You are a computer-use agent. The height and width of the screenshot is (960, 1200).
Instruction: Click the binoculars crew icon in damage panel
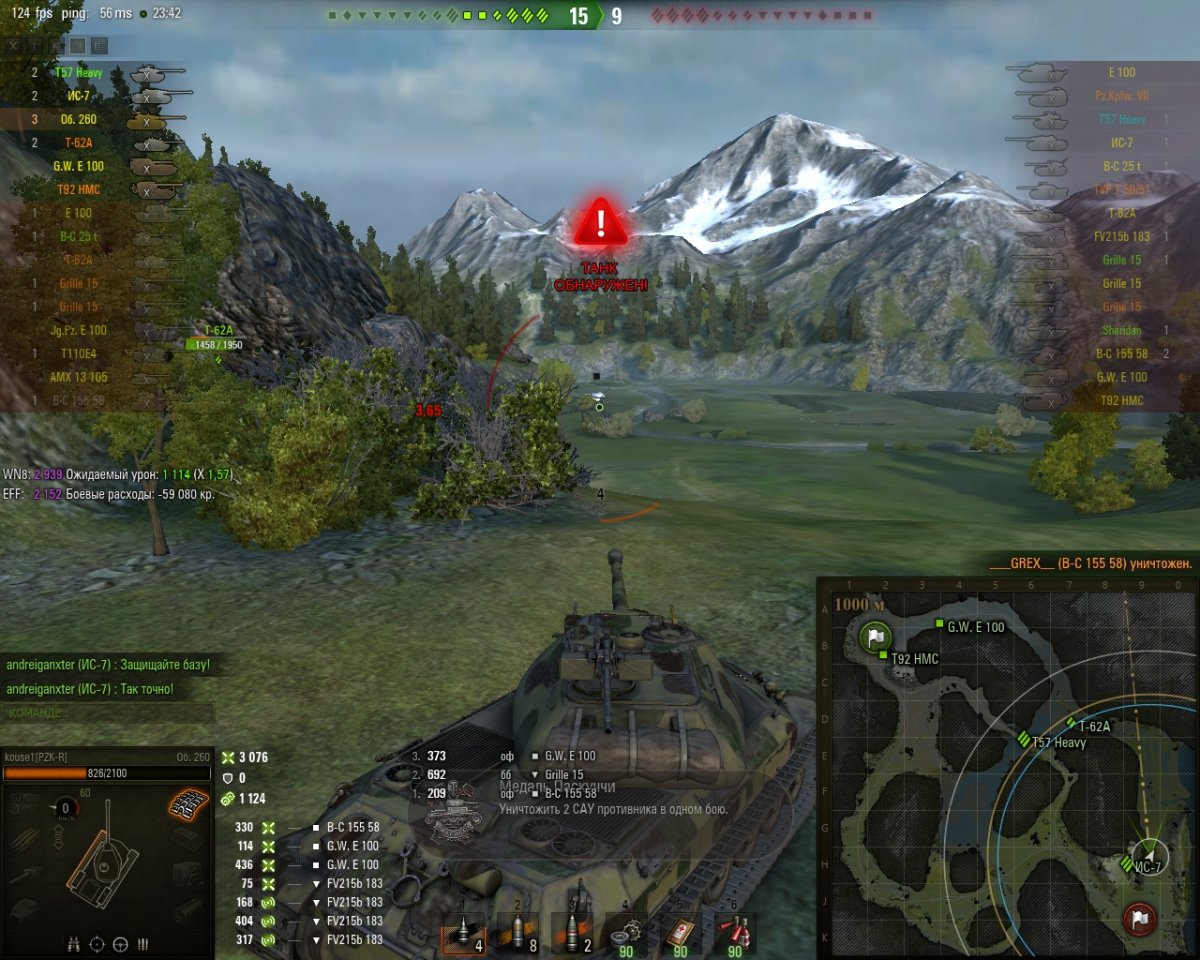pyautogui.click(x=75, y=943)
